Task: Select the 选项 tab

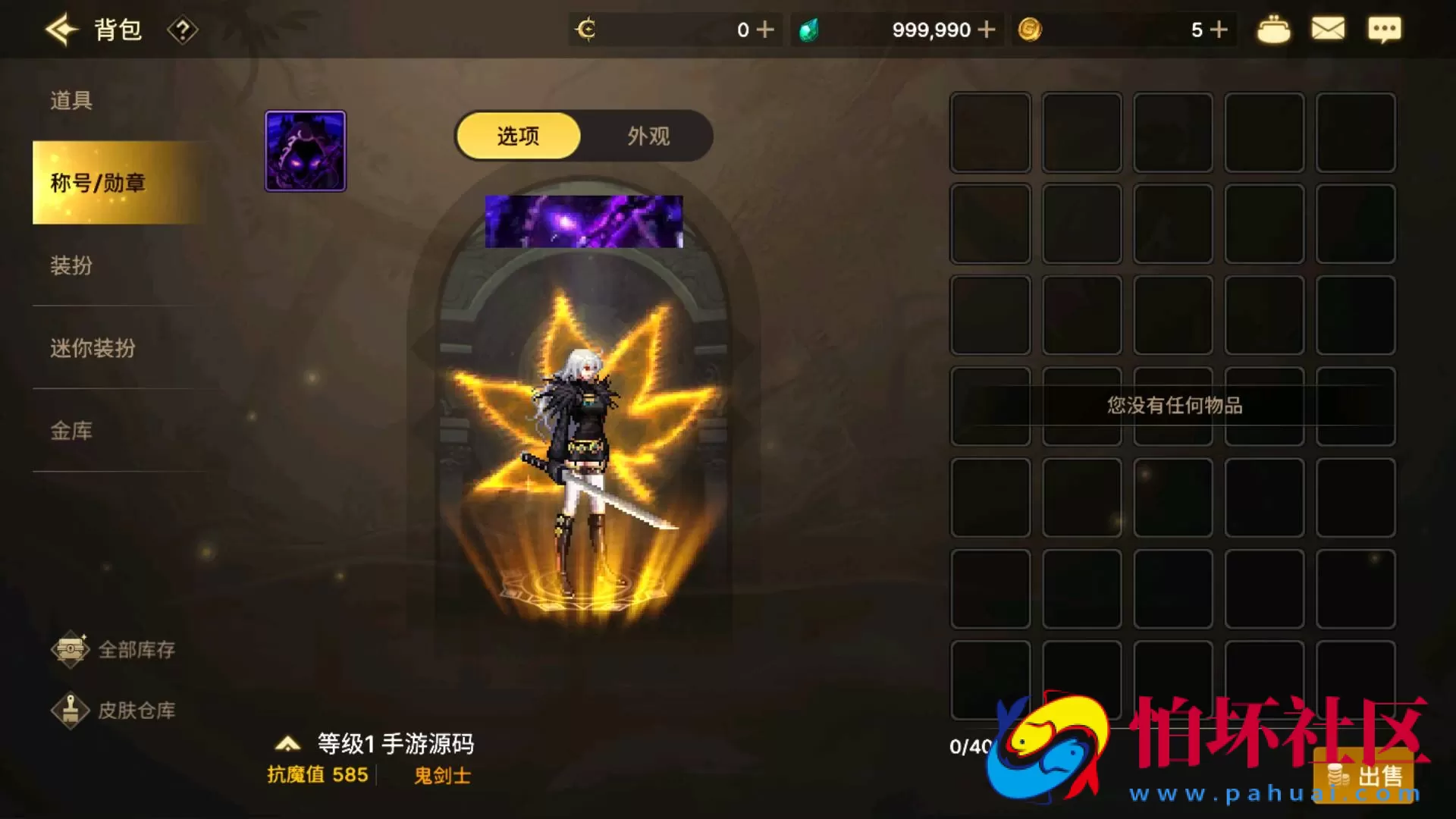Action: (x=517, y=136)
